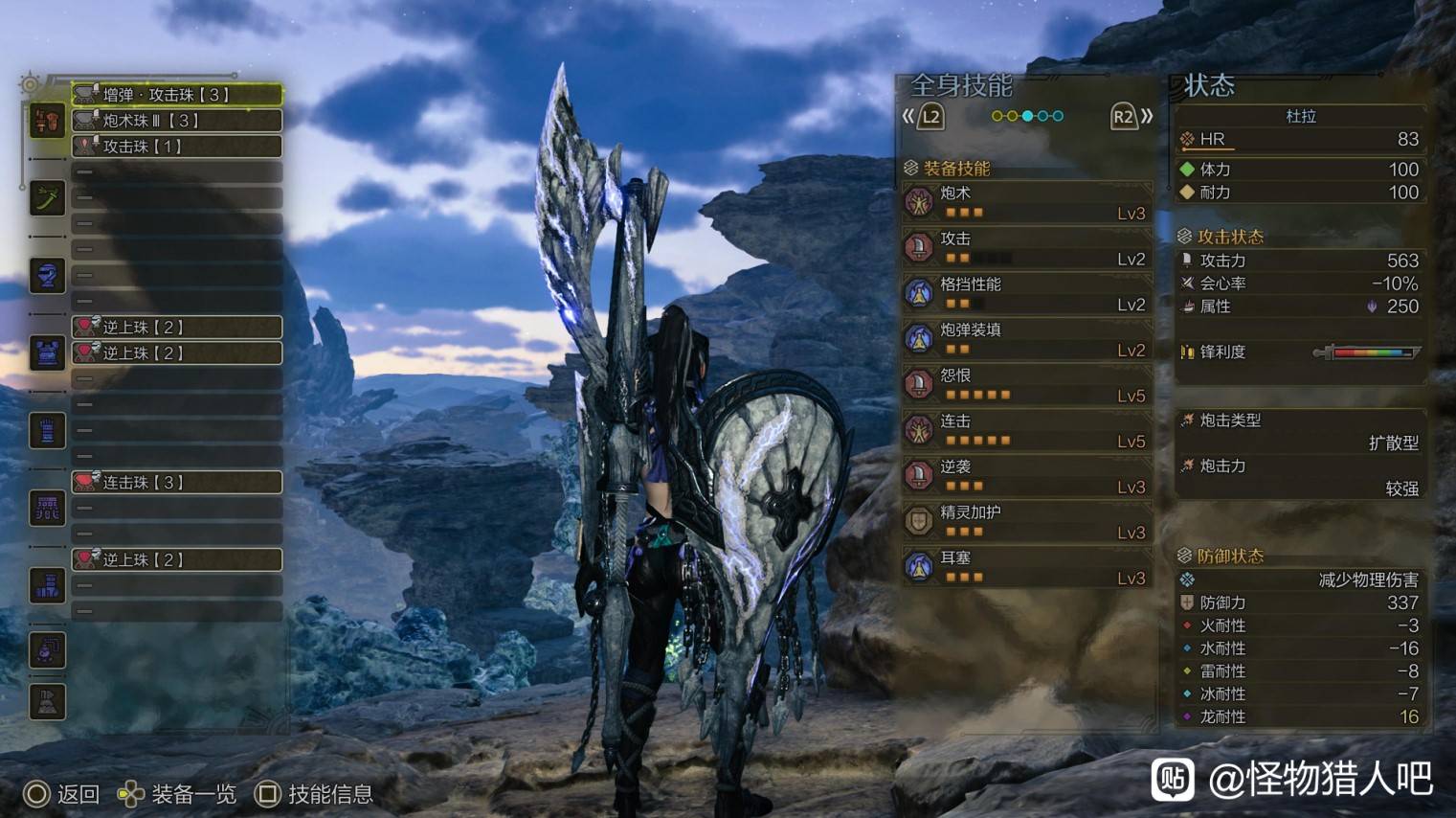Select the talisman charm icon

coord(47,650)
